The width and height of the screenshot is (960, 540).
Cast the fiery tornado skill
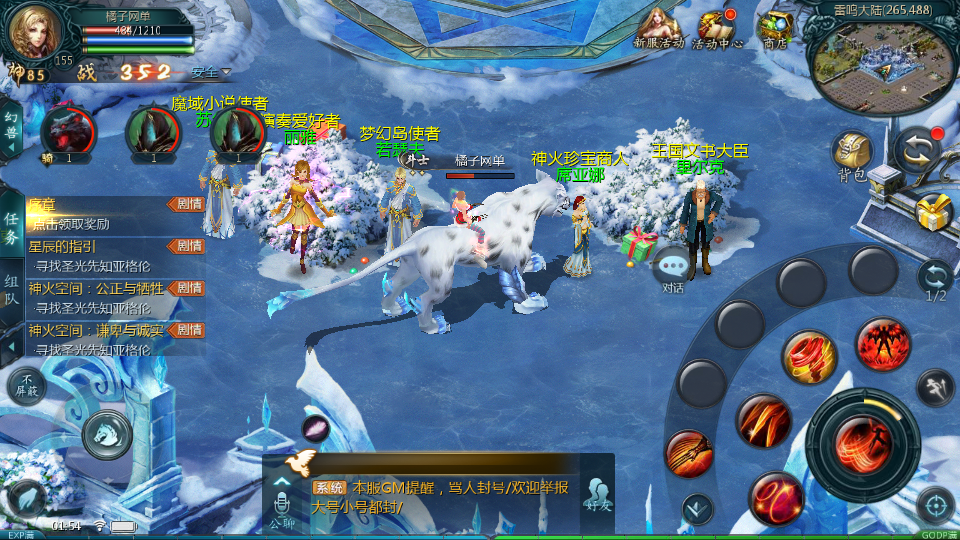[809, 357]
